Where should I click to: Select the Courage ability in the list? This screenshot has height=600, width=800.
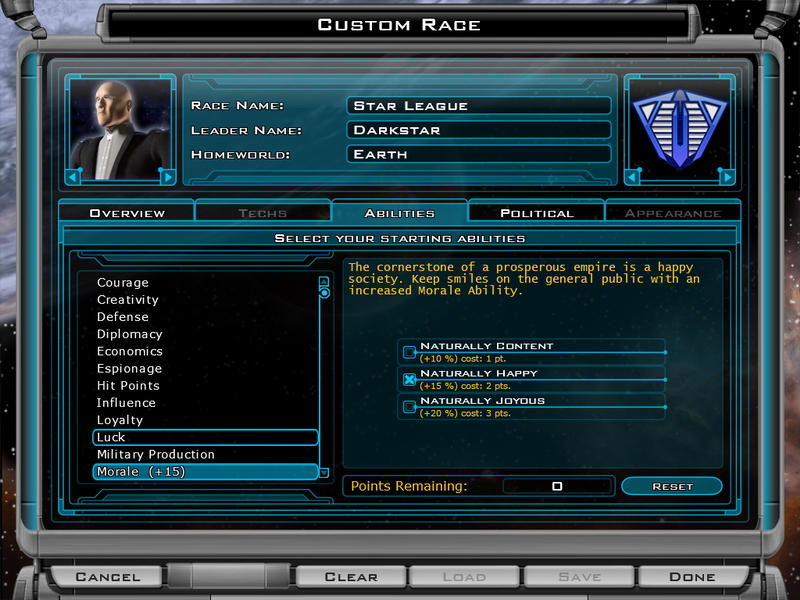point(123,283)
